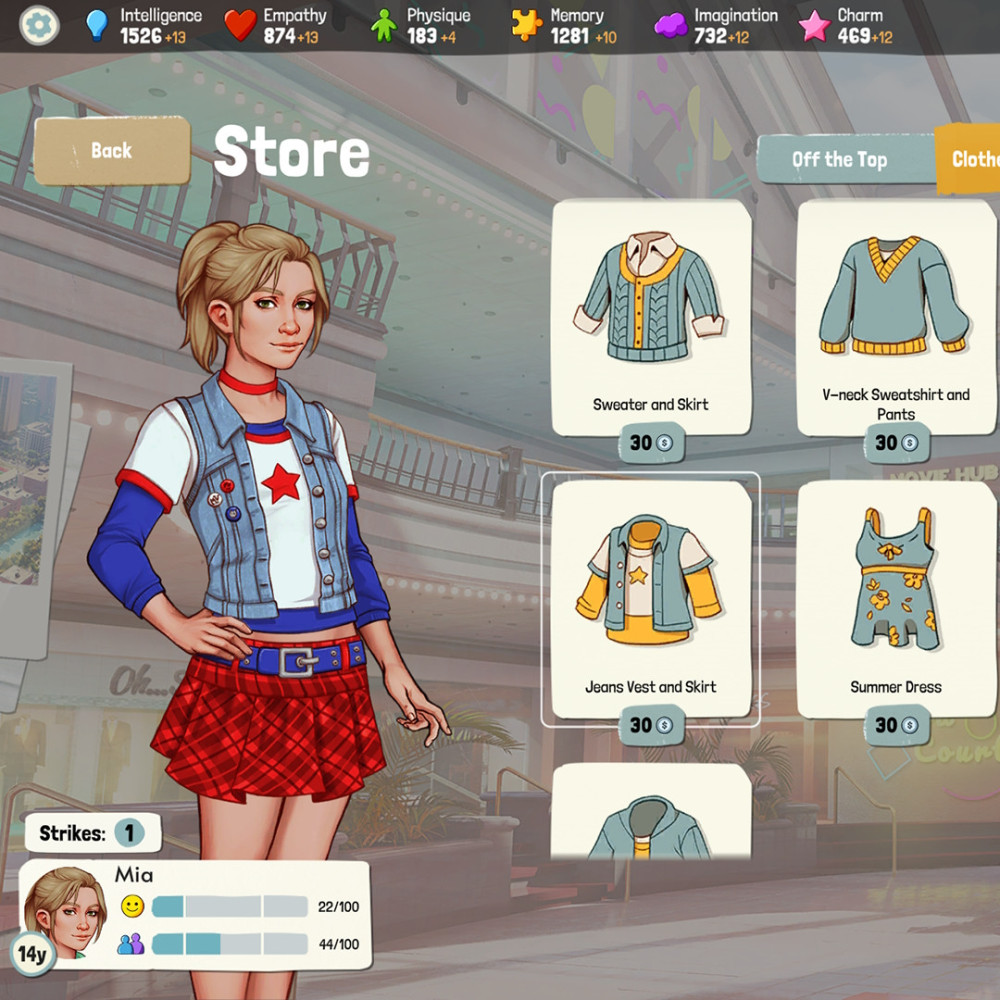Buy Sweater and Skirt for 30 coins
Image resolution: width=1000 pixels, height=1000 pixels.
pos(651,442)
